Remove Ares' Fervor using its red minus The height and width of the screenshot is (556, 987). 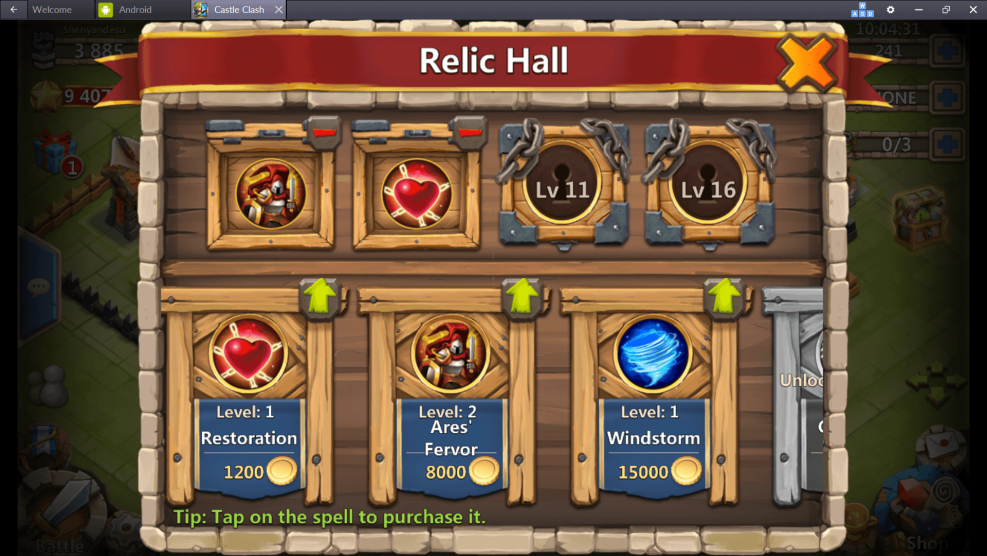[322, 131]
